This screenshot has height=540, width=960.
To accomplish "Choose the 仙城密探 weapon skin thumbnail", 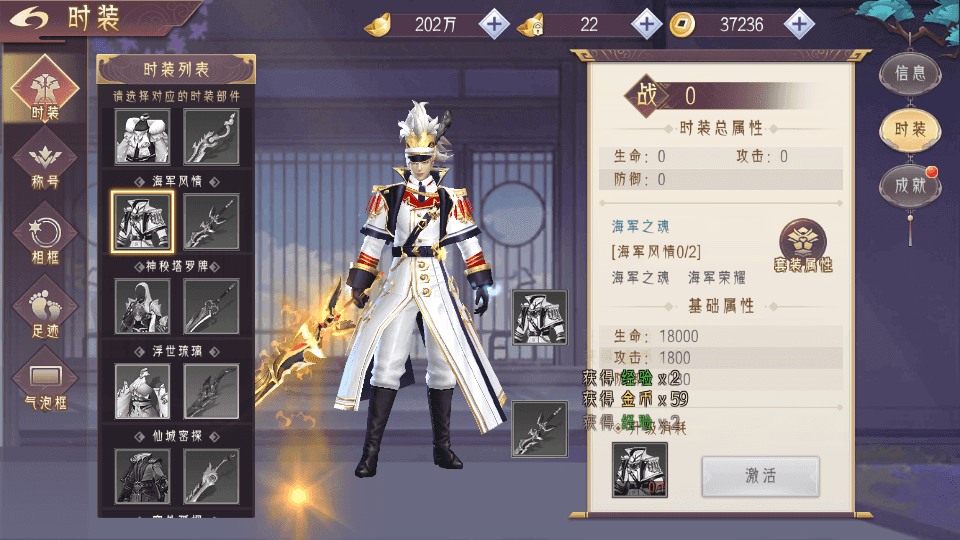I will pyautogui.click(x=211, y=475).
